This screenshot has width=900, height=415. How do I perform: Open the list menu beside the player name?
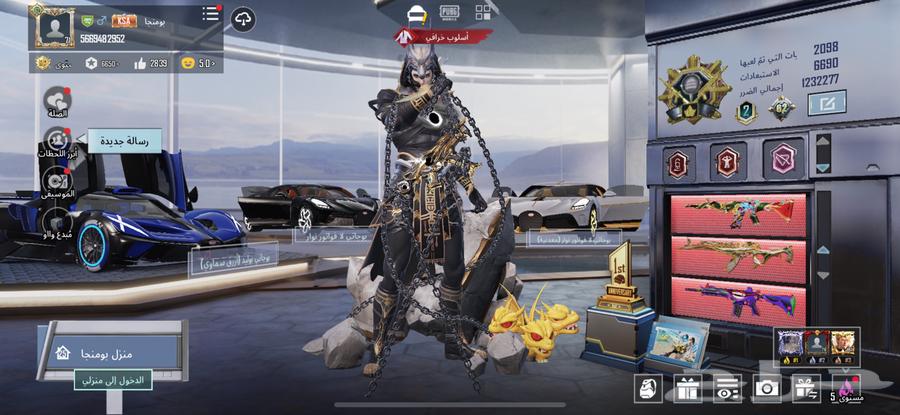point(211,14)
